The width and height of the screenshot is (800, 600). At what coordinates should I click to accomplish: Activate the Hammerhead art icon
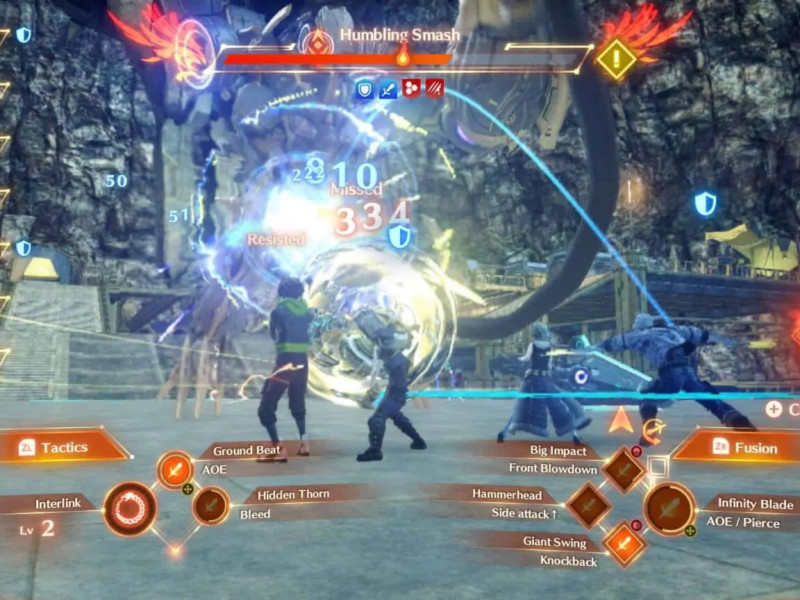588,506
